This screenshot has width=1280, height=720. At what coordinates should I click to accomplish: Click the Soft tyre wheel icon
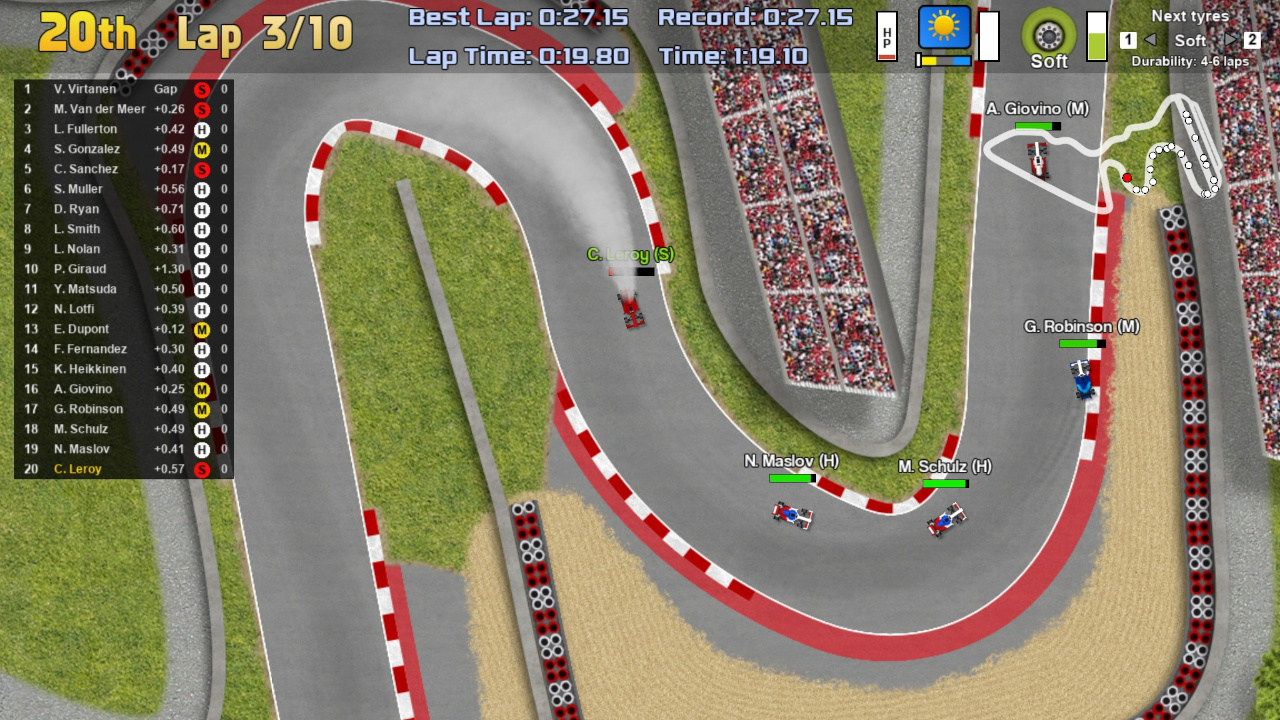point(1047,33)
